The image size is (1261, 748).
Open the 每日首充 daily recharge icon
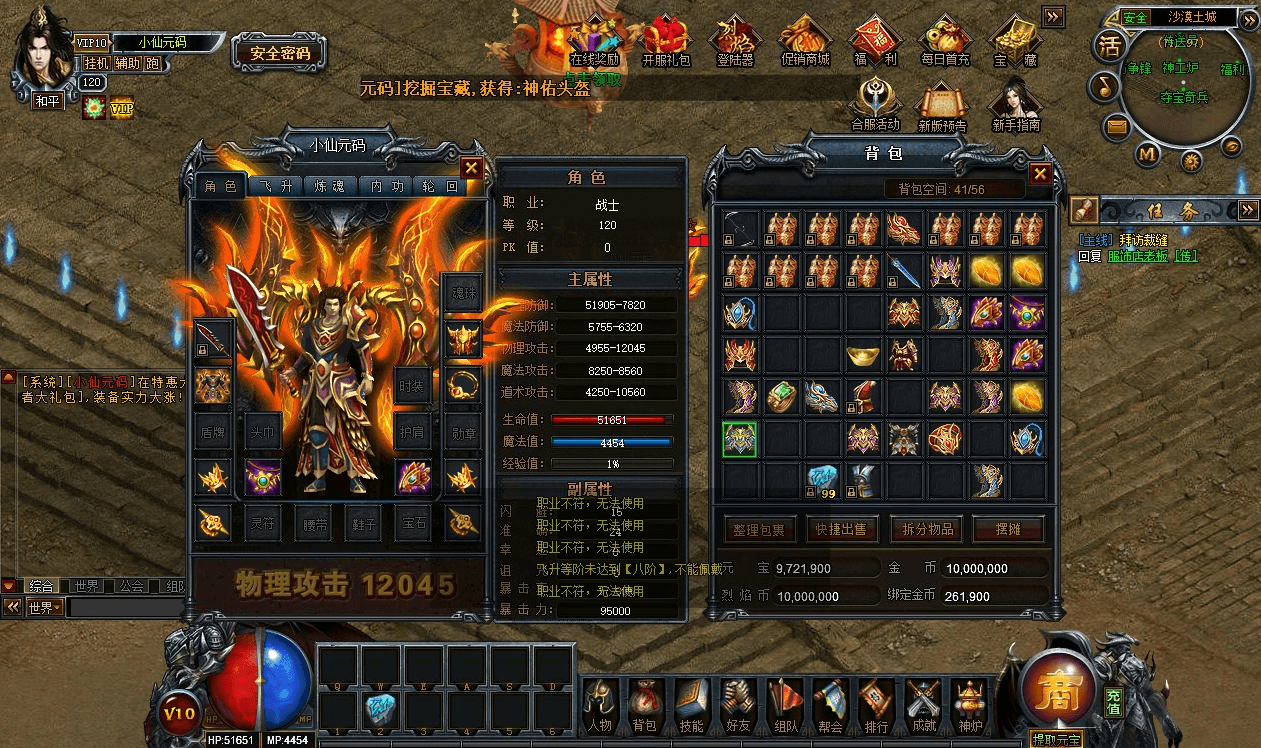[x=944, y=40]
